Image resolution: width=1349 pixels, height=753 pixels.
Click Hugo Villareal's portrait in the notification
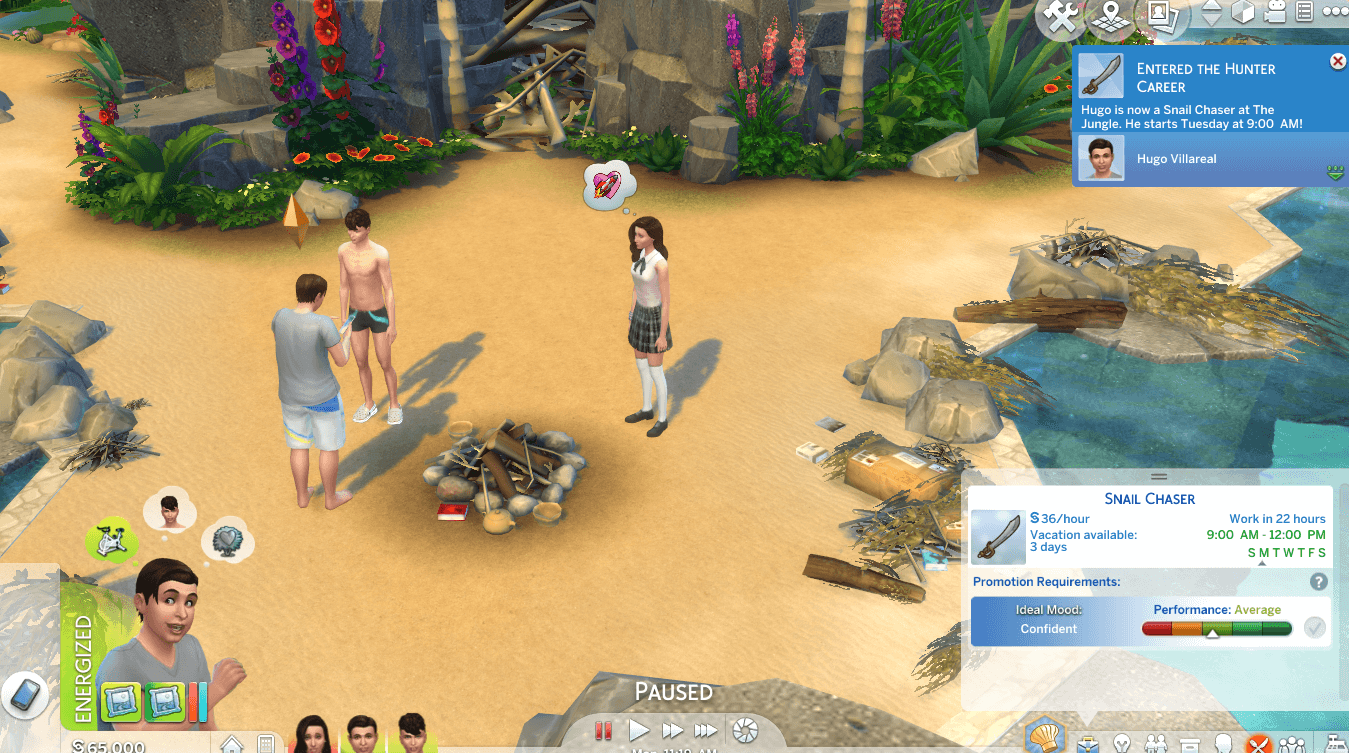tap(1101, 159)
